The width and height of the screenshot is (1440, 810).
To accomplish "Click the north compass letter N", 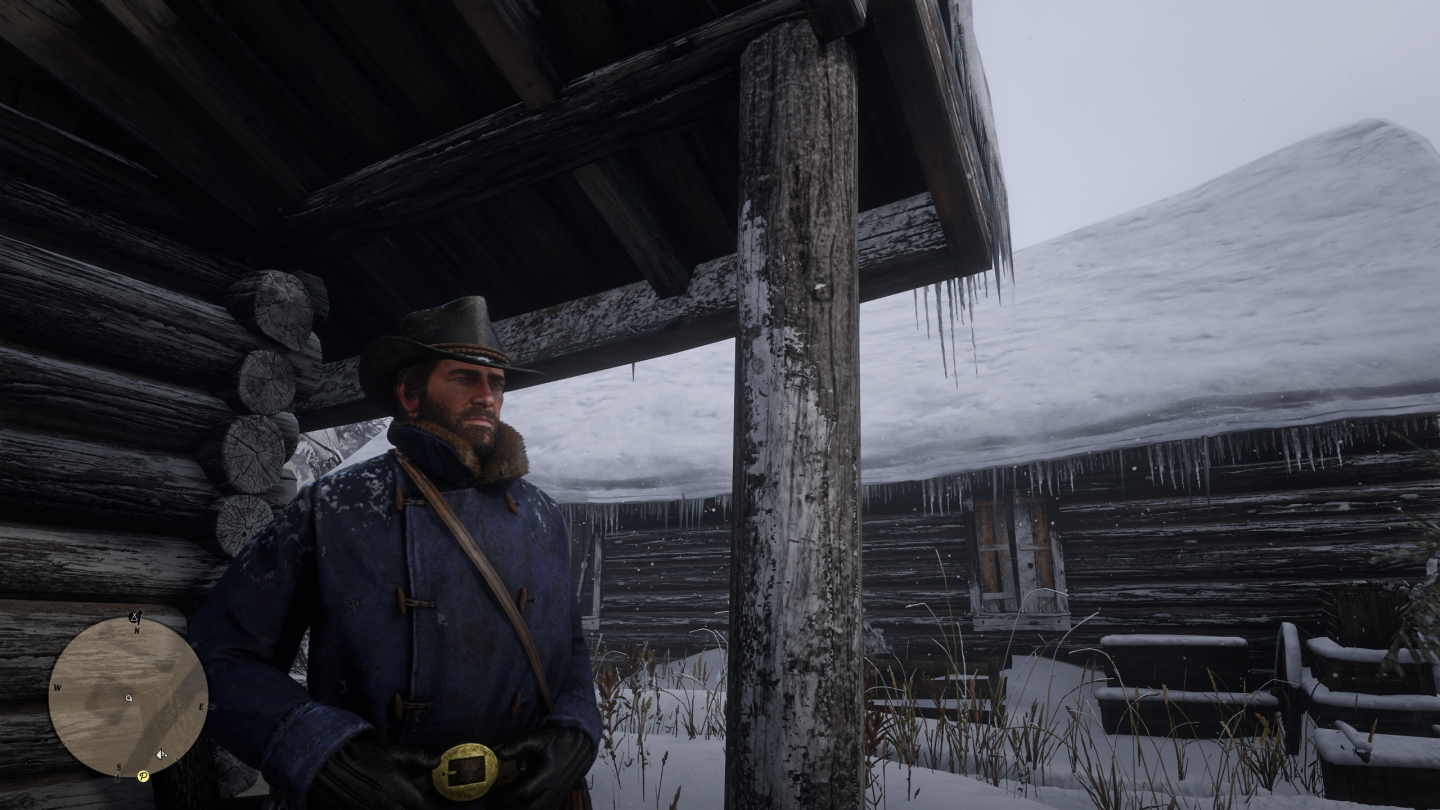I will (137, 631).
